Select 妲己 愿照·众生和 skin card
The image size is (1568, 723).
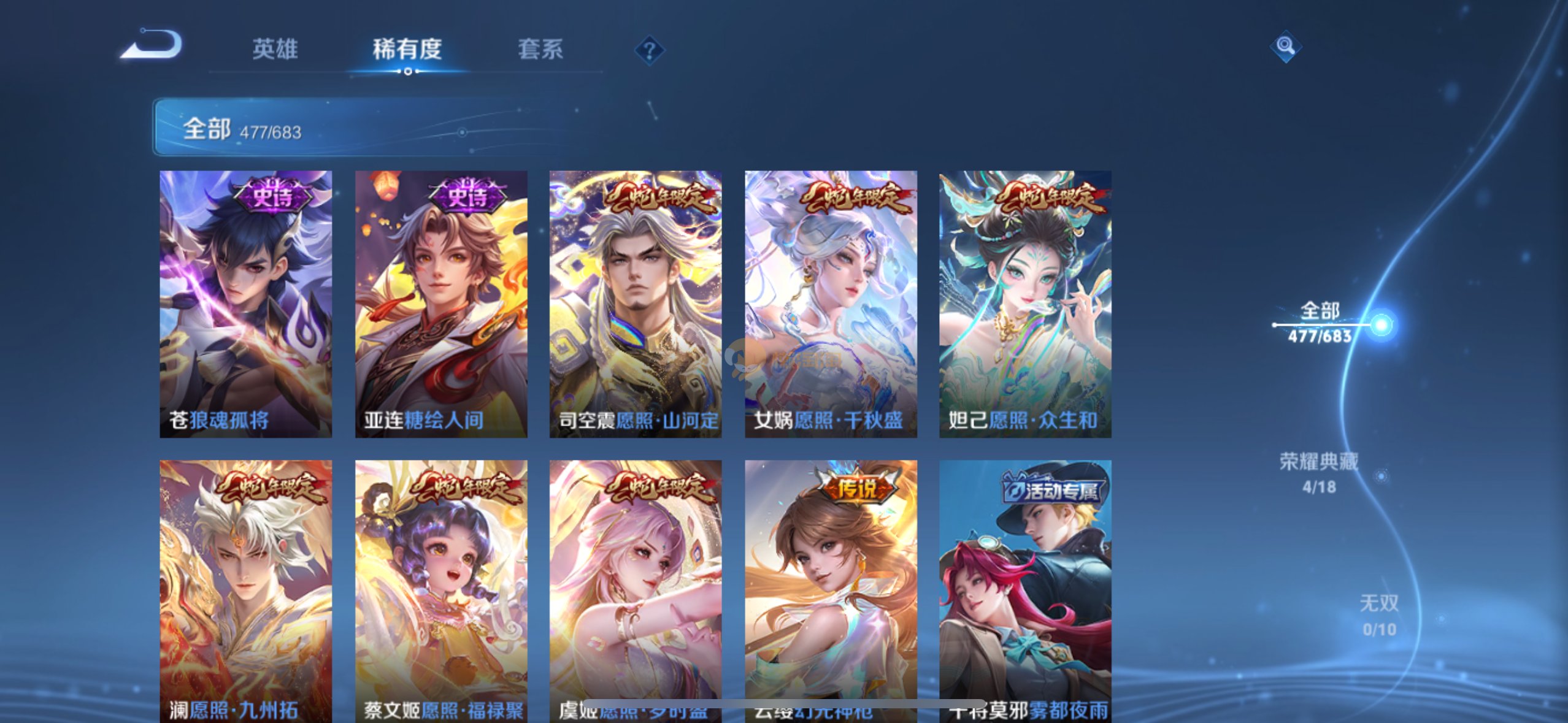(1025, 304)
